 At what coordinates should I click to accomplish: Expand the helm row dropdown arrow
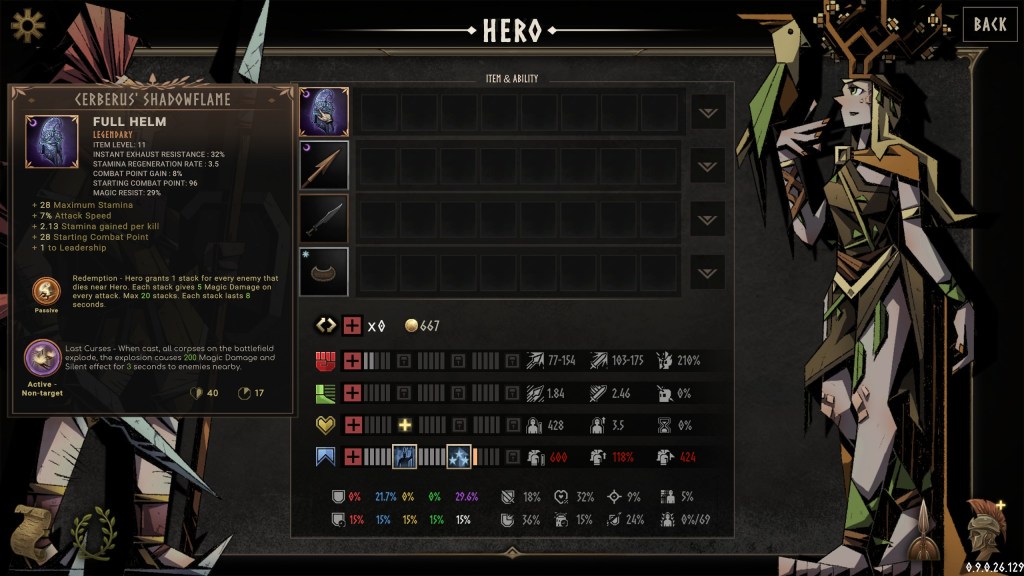pyautogui.click(x=708, y=112)
